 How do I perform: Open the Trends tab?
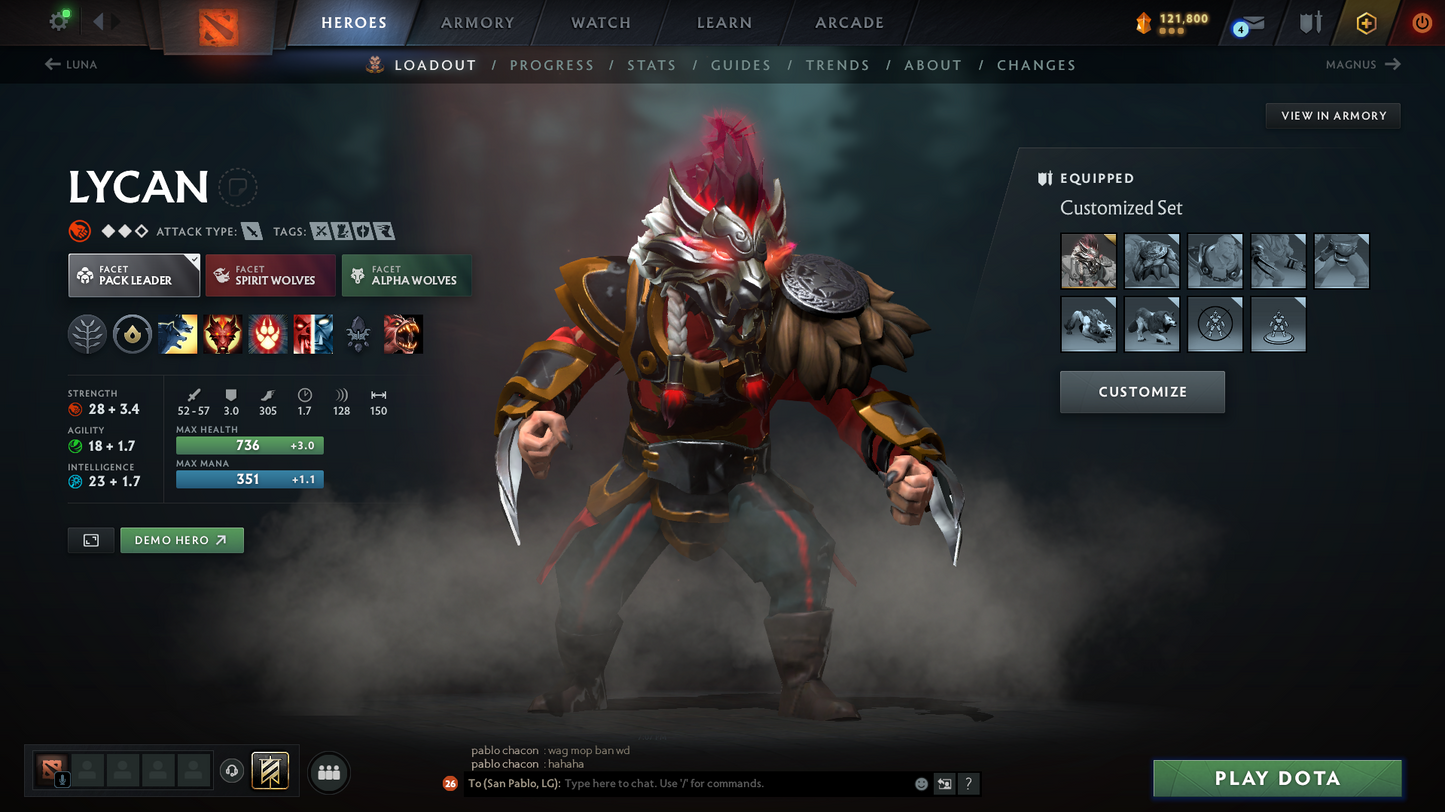[837, 65]
